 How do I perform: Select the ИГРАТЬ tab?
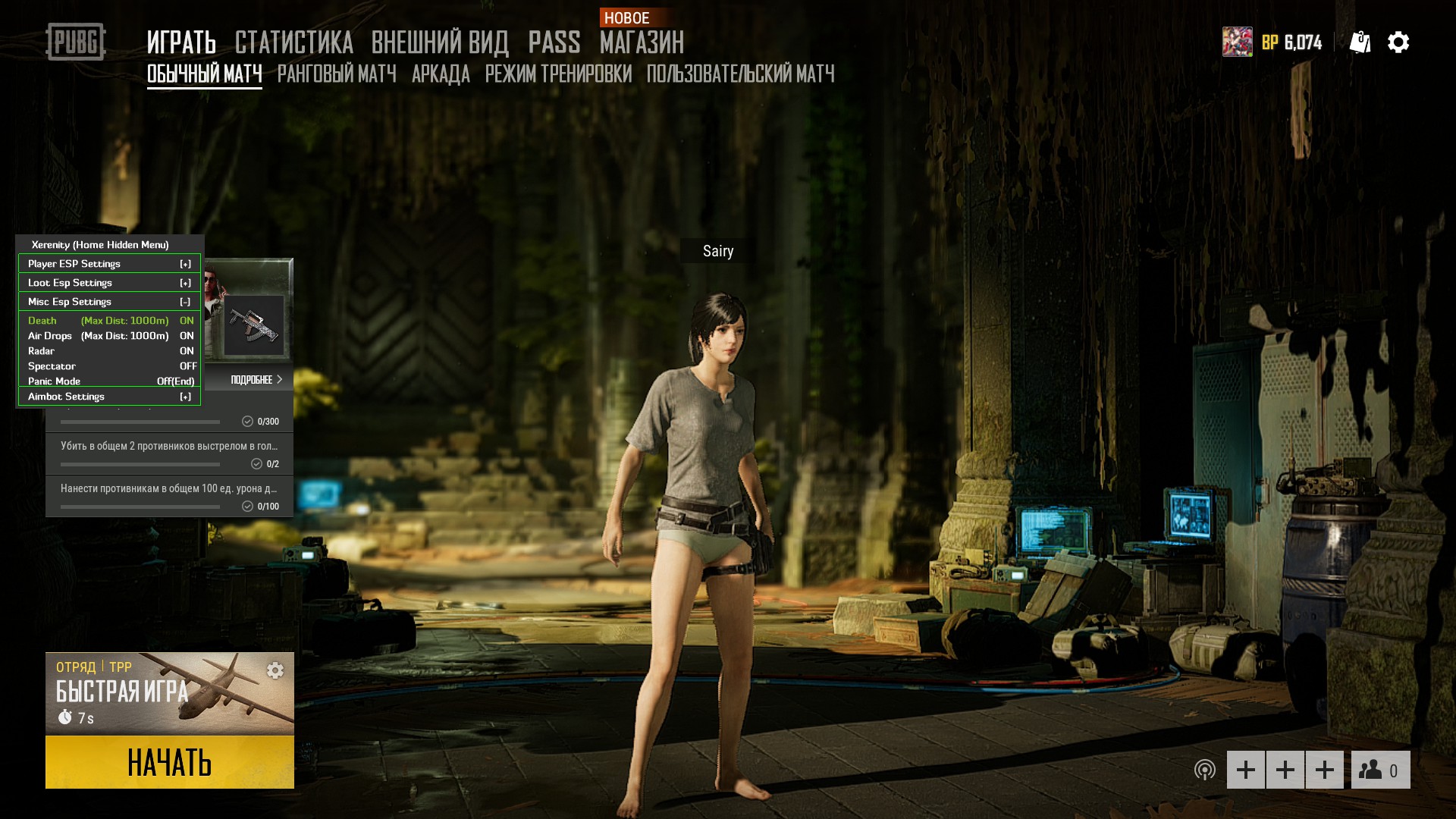pos(181,42)
